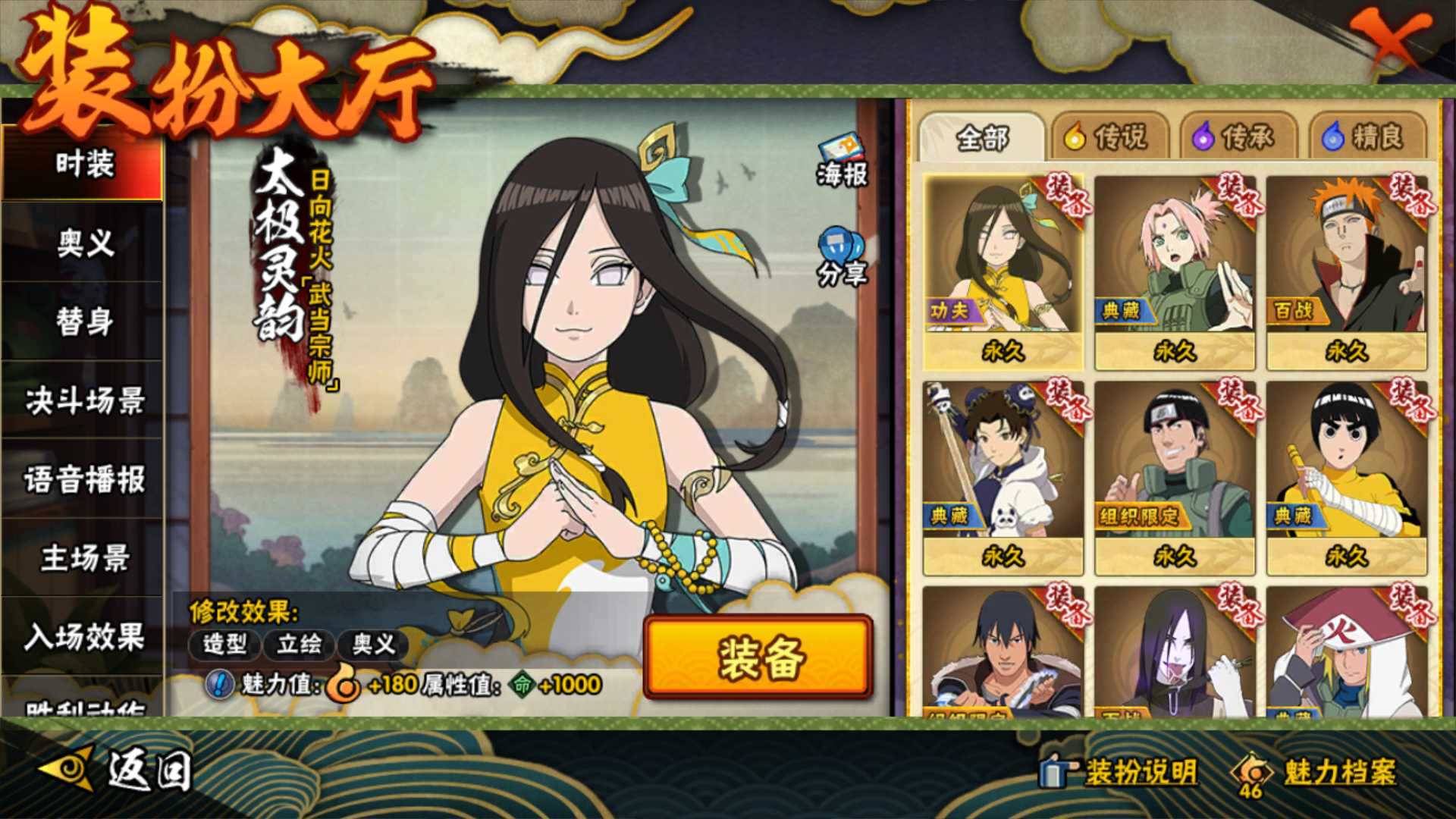
Task: Choose the 决斗场景 category
Action: tap(83, 400)
